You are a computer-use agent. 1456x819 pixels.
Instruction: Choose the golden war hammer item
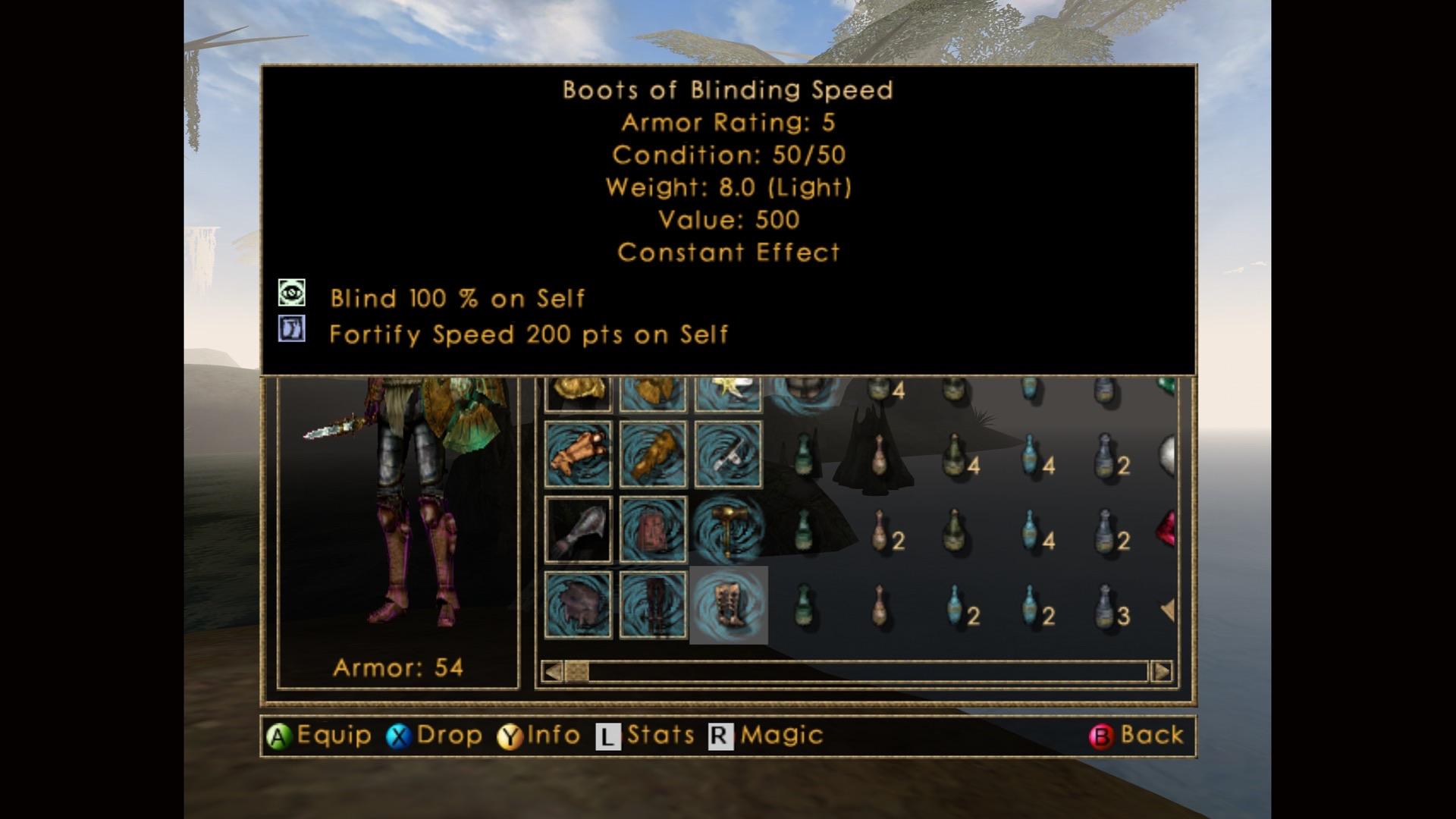[728, 530]
